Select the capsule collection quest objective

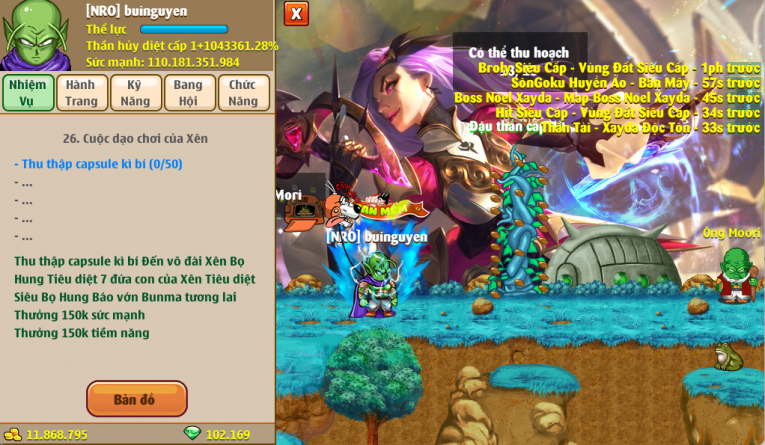98,164
